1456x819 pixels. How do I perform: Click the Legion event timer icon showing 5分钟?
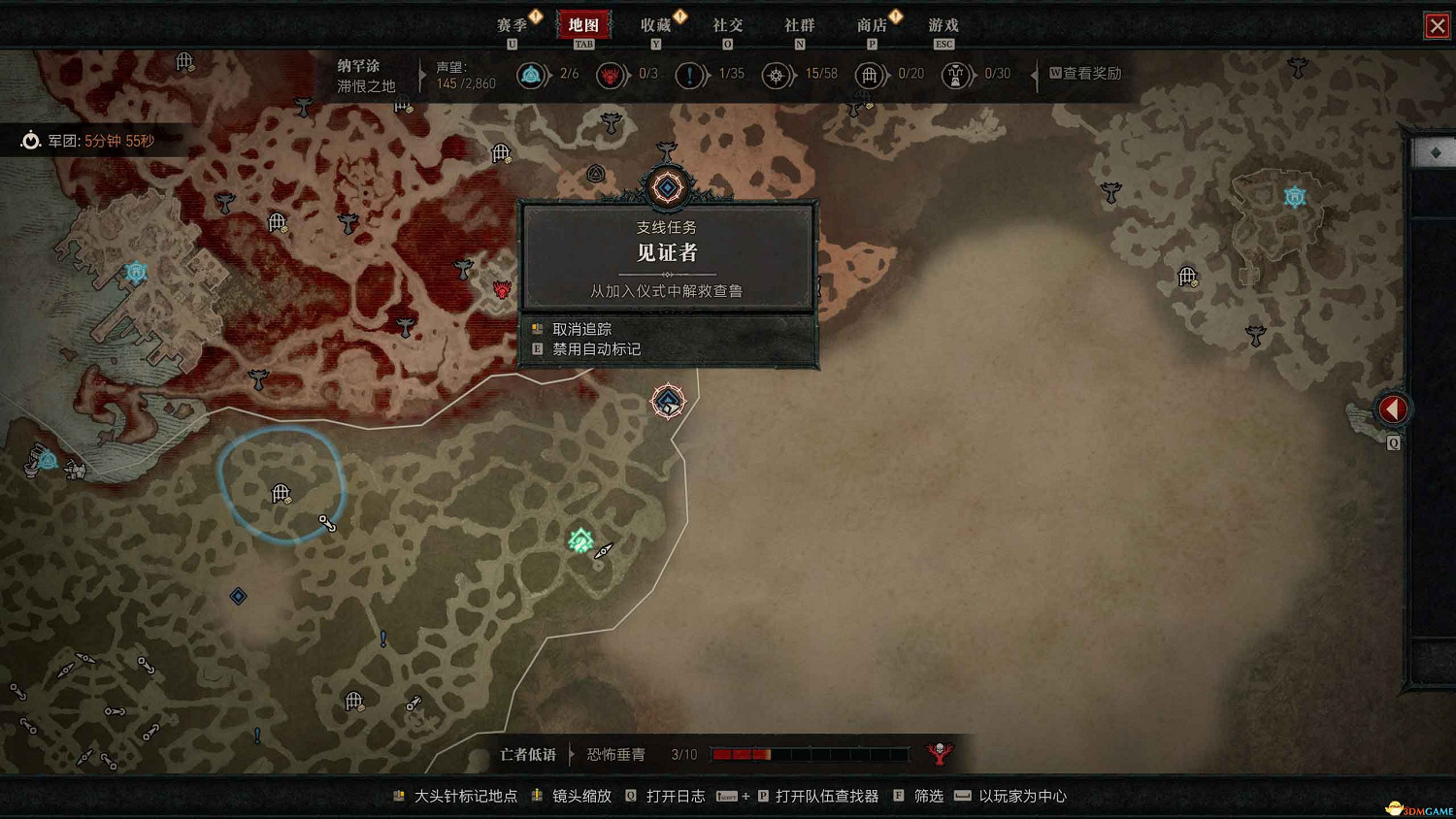tap(32, 139)
